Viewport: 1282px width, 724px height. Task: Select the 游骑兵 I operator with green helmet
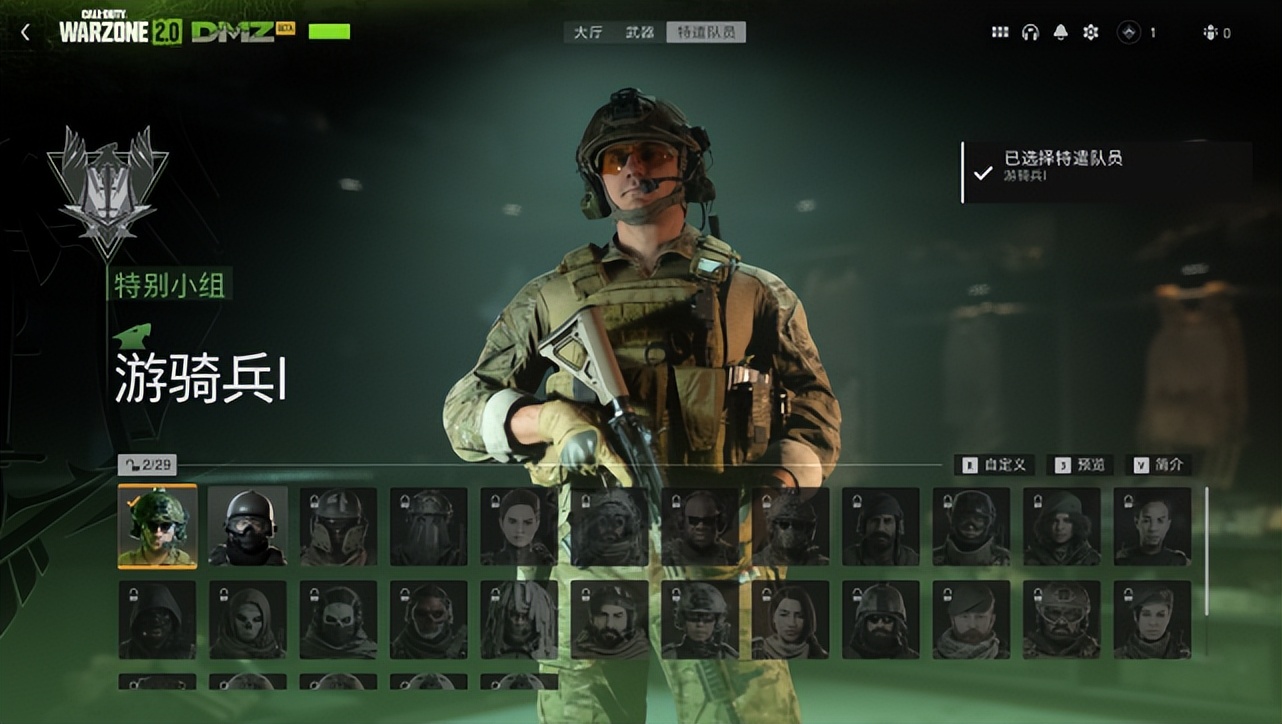157,526
